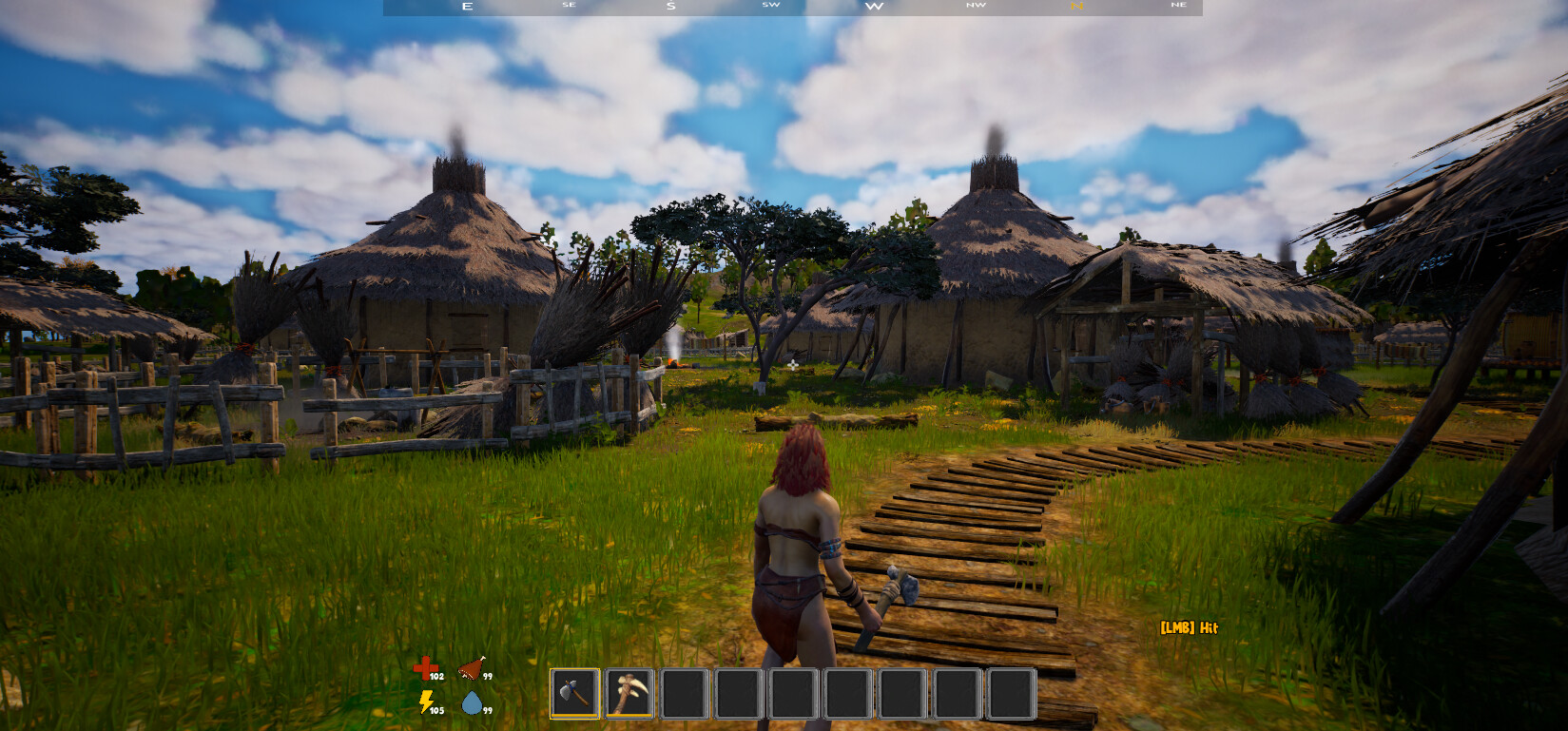Viewport: 1568px width, 731px height.
Task: Click the NW label on the compass bar
Action: click(x=975, y=6)
